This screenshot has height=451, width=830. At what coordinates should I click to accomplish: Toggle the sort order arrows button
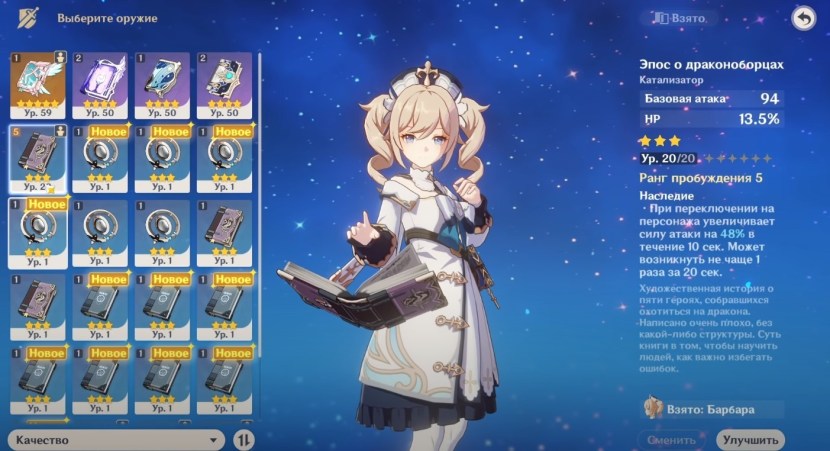244,439
